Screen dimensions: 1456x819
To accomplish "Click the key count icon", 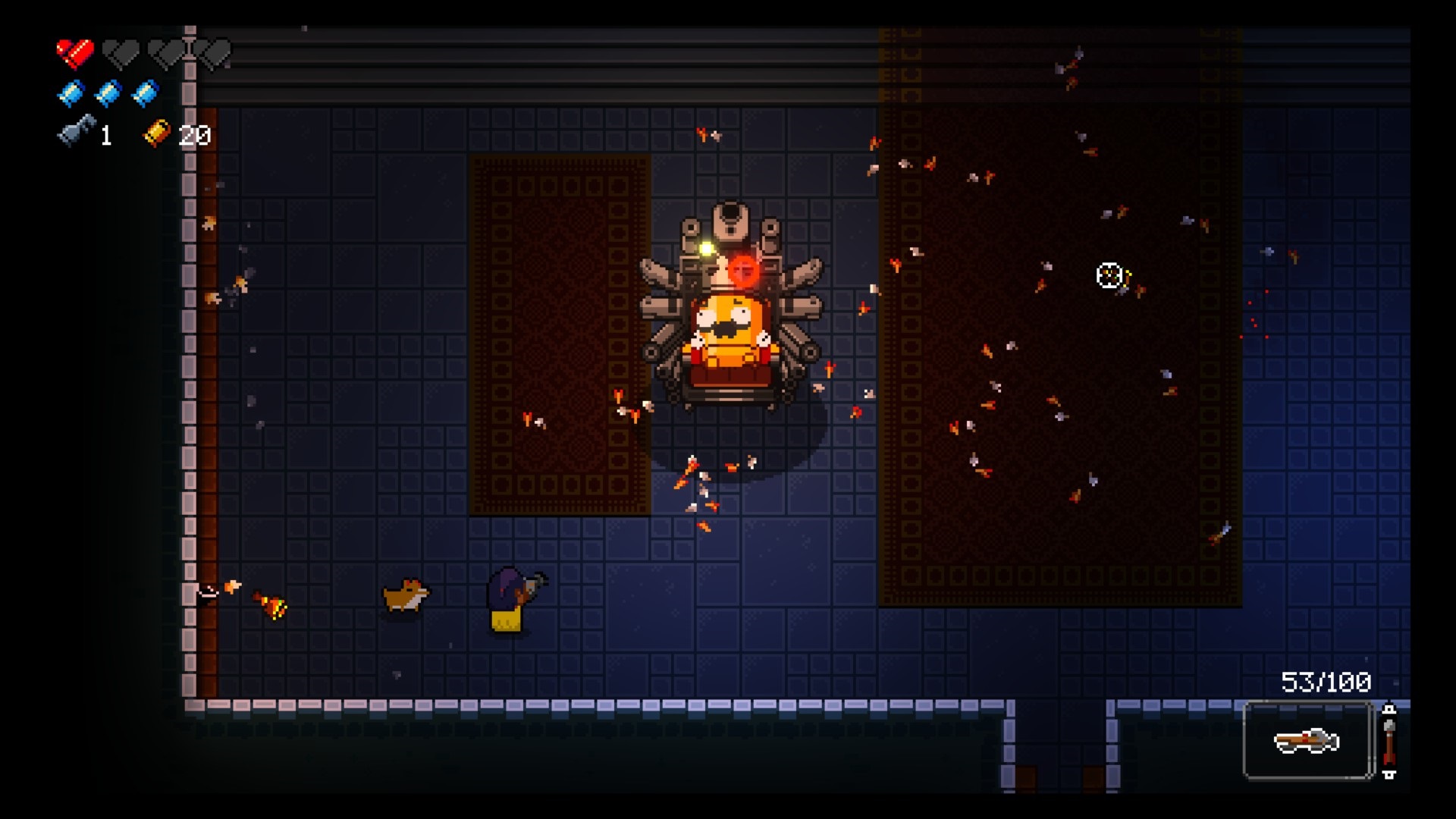I will click(x=77, y=132).
